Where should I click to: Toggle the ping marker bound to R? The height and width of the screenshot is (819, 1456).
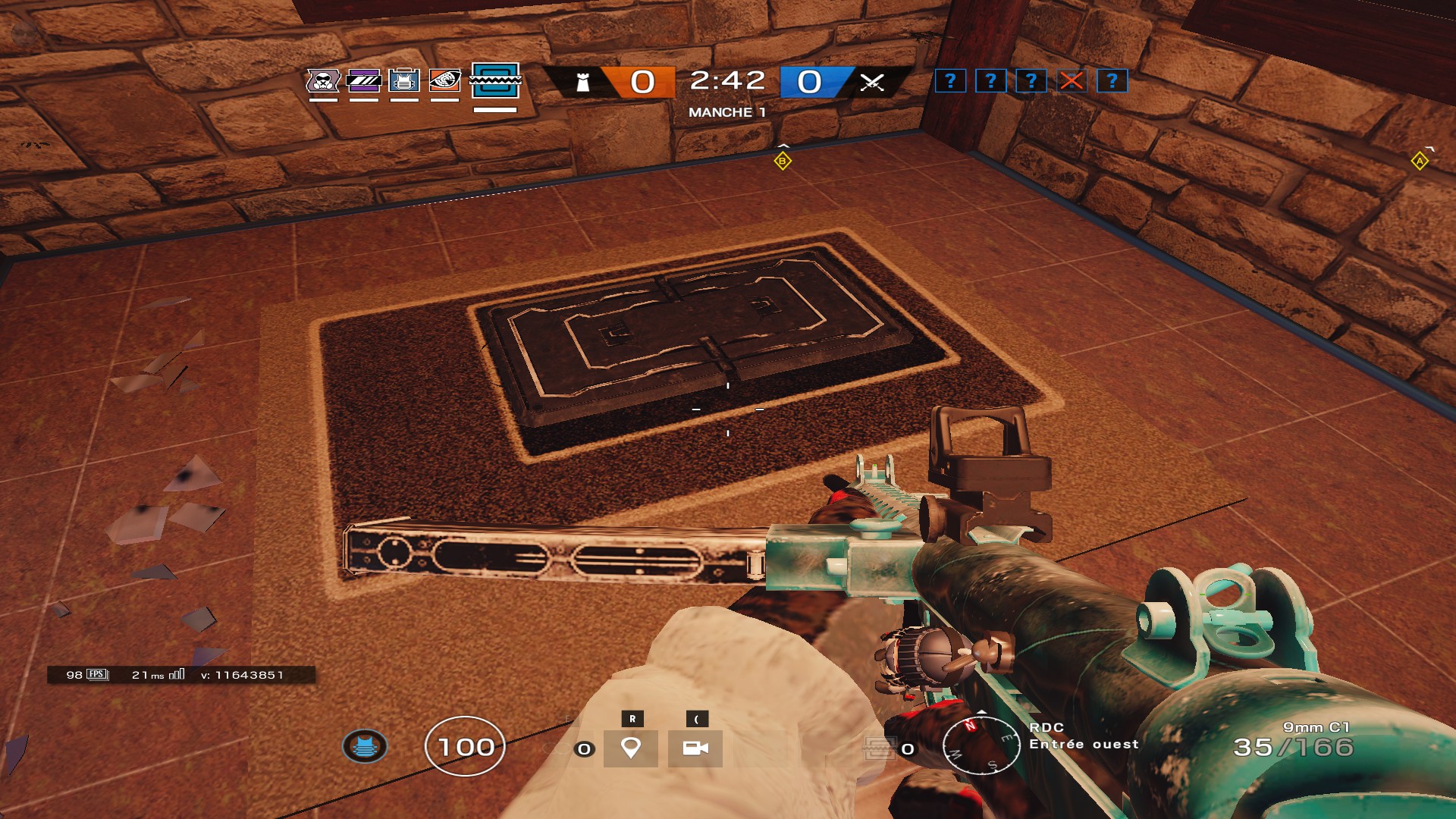(x=632, y=747)
